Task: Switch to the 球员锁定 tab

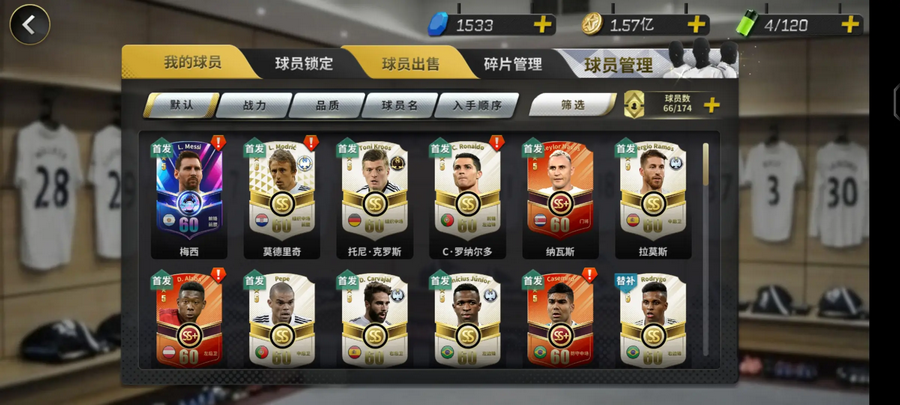Action: tap(304, 64)
